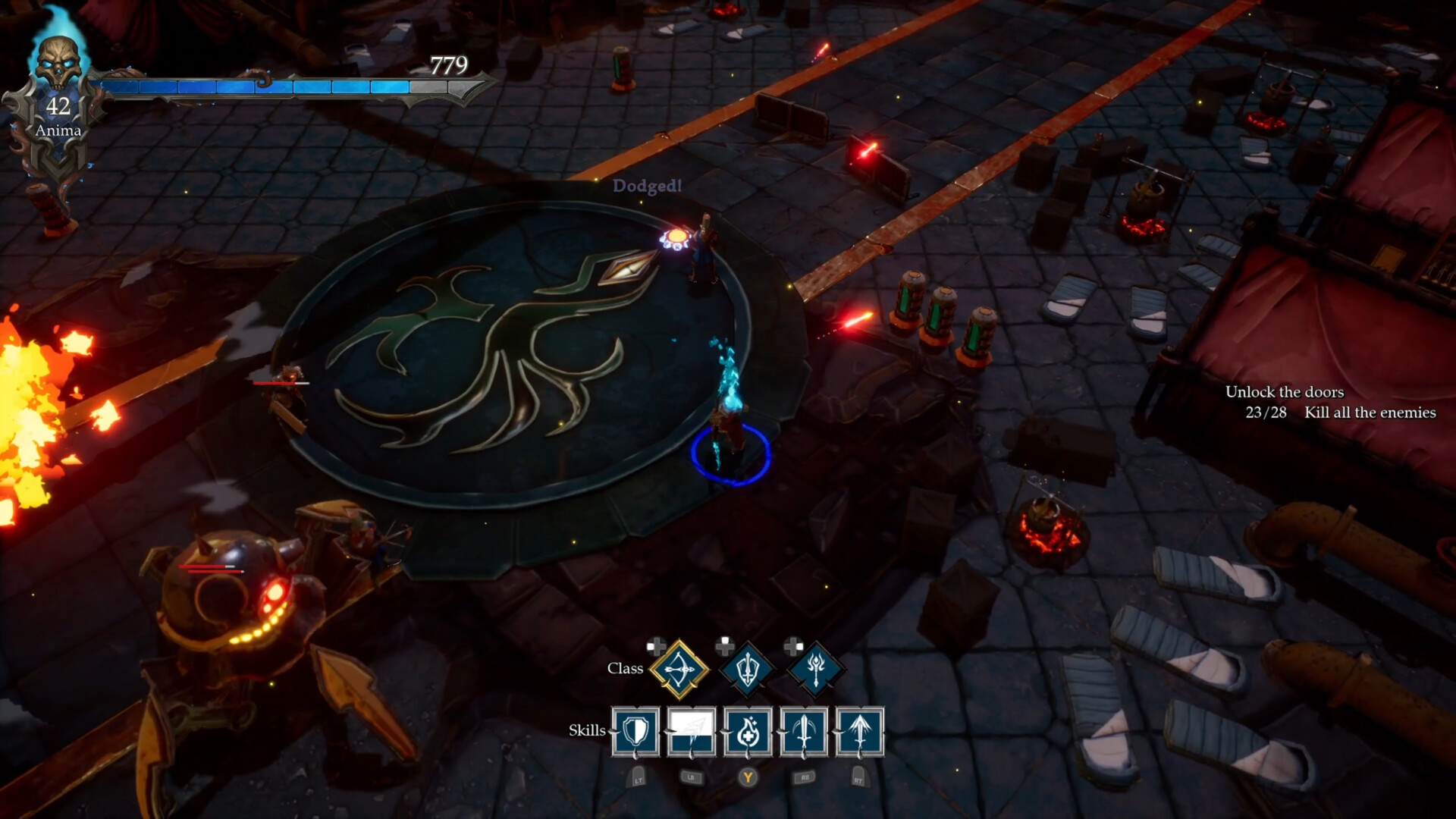Toggle the blue targeting circle on the hero

729,455
